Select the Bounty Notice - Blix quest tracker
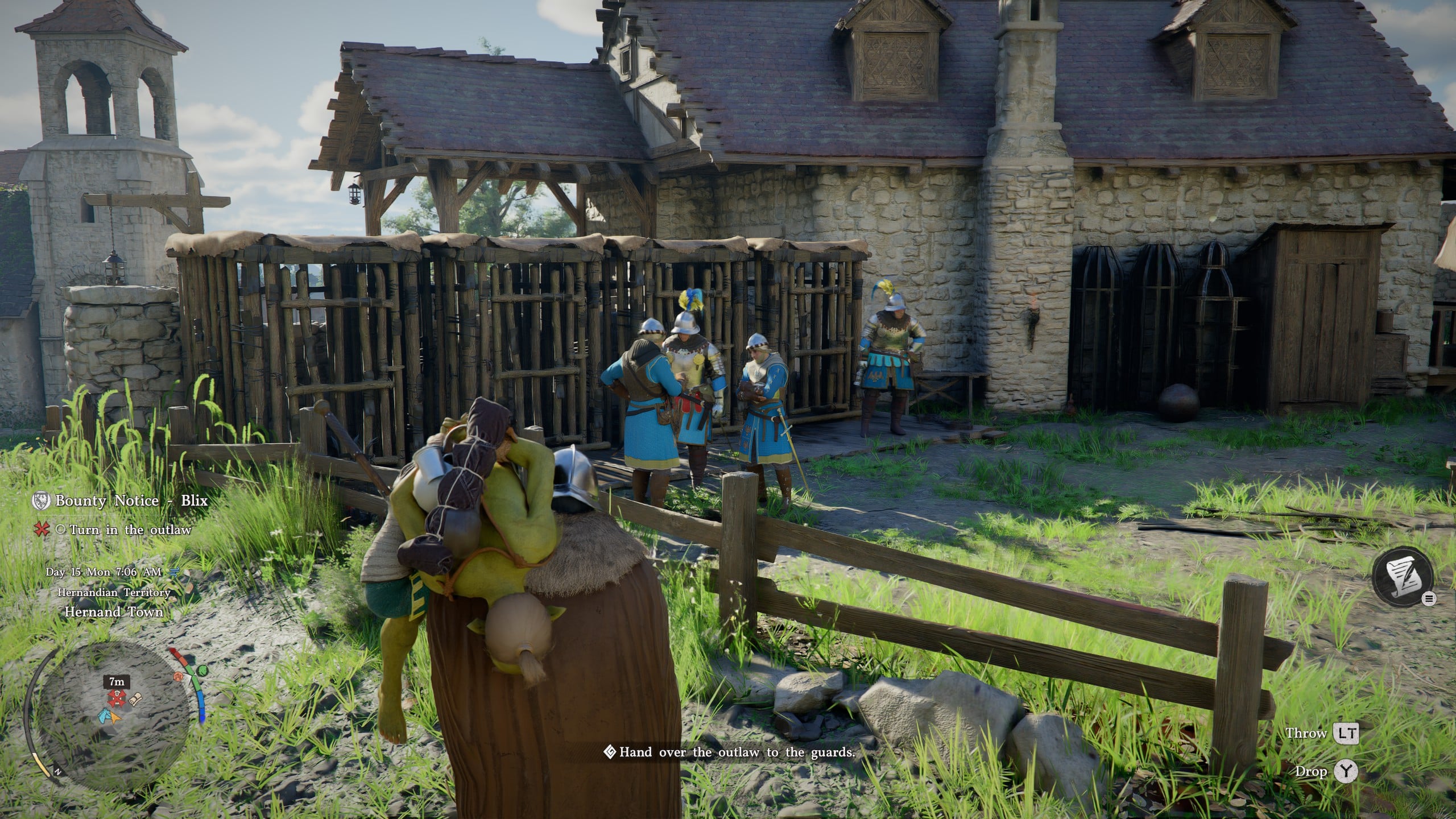Screen dimensions: 1456x819 [x=131, y=501]
